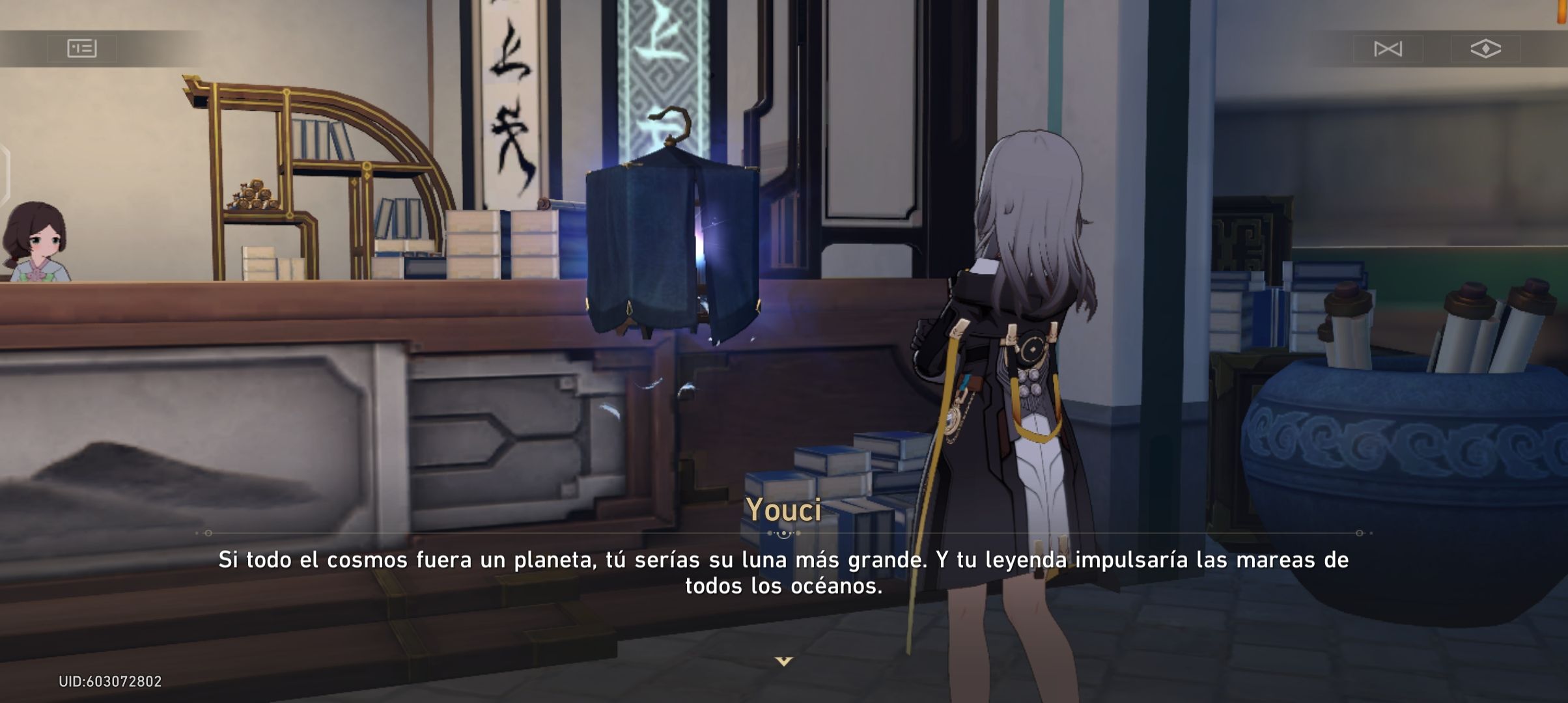Select the speaker name Youci
Viewport: 1568px width, 703px height.
[784, 512]
